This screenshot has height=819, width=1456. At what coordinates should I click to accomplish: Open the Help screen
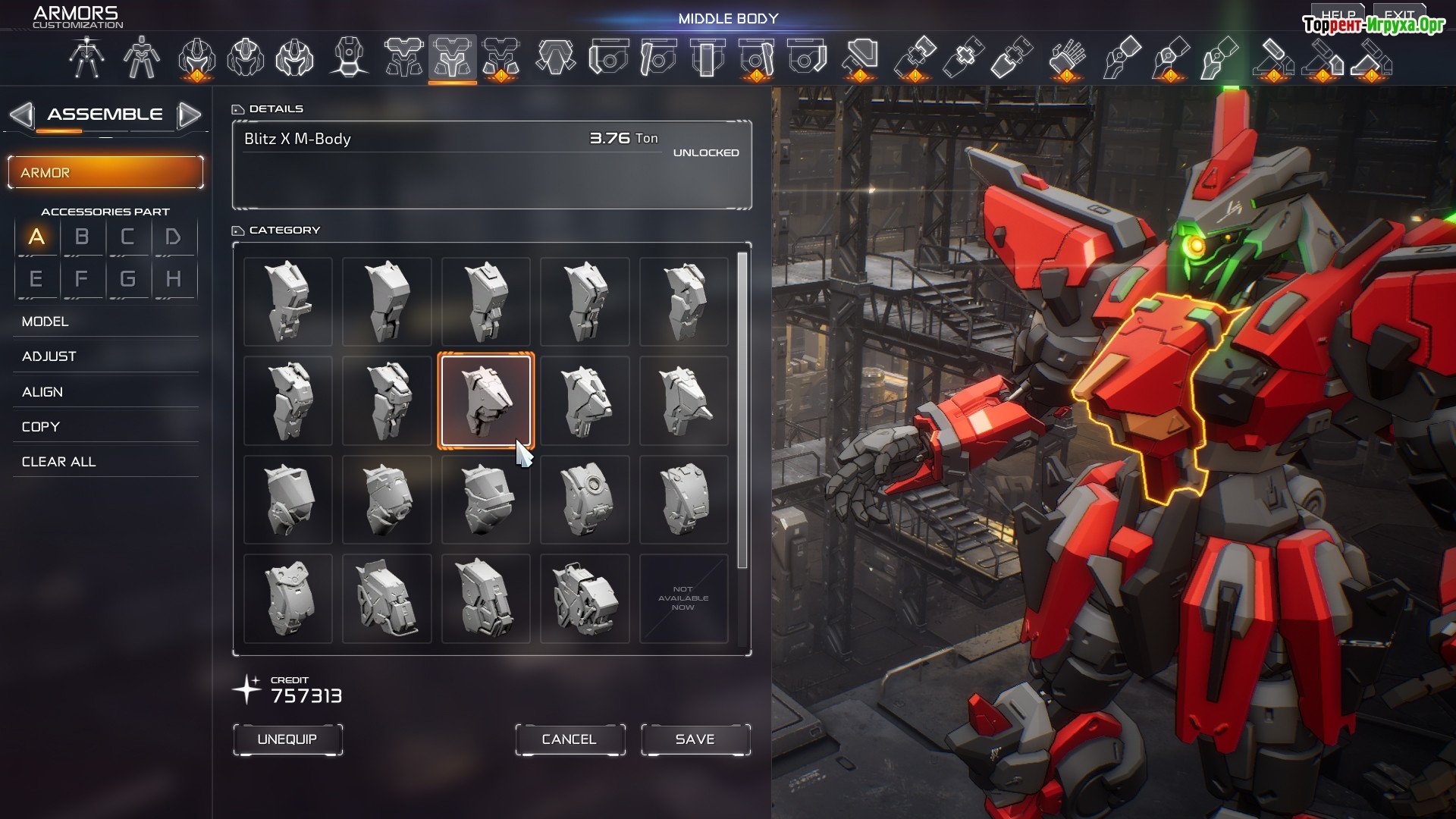[x=1338, y=14]
